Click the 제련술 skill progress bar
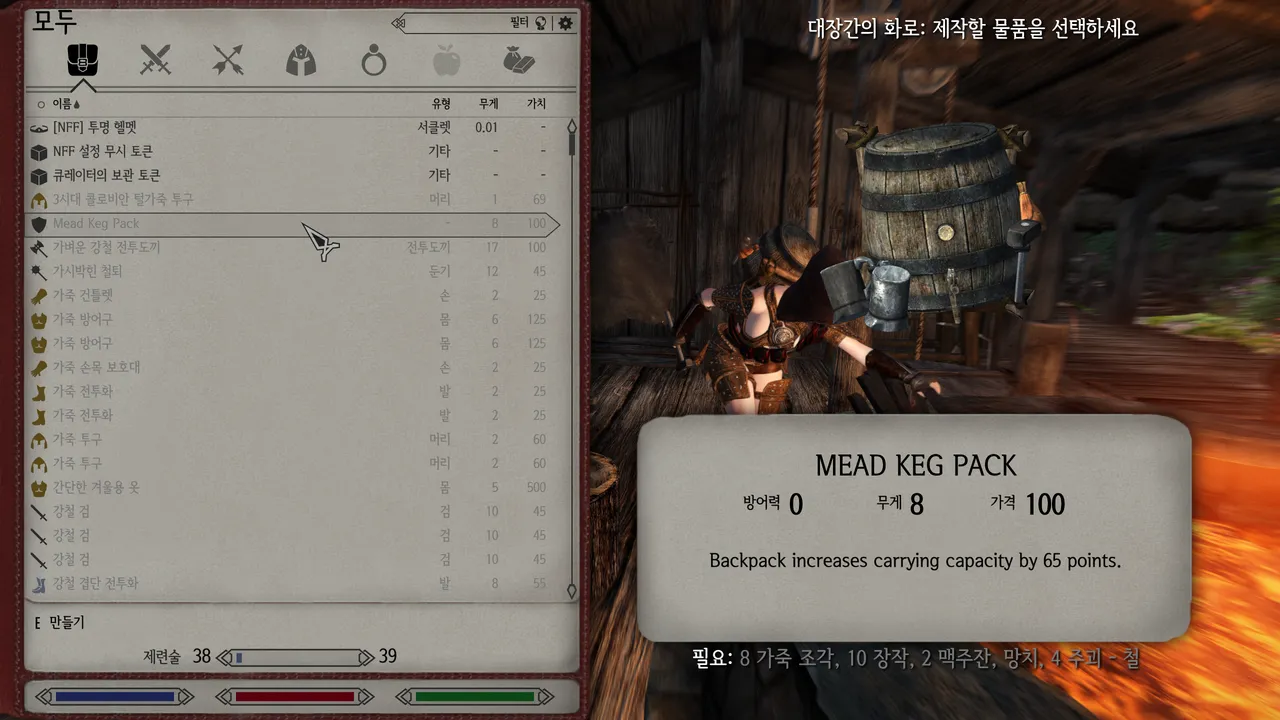The width and height of the screenshot is (1280, 720). tap(295, 657)
